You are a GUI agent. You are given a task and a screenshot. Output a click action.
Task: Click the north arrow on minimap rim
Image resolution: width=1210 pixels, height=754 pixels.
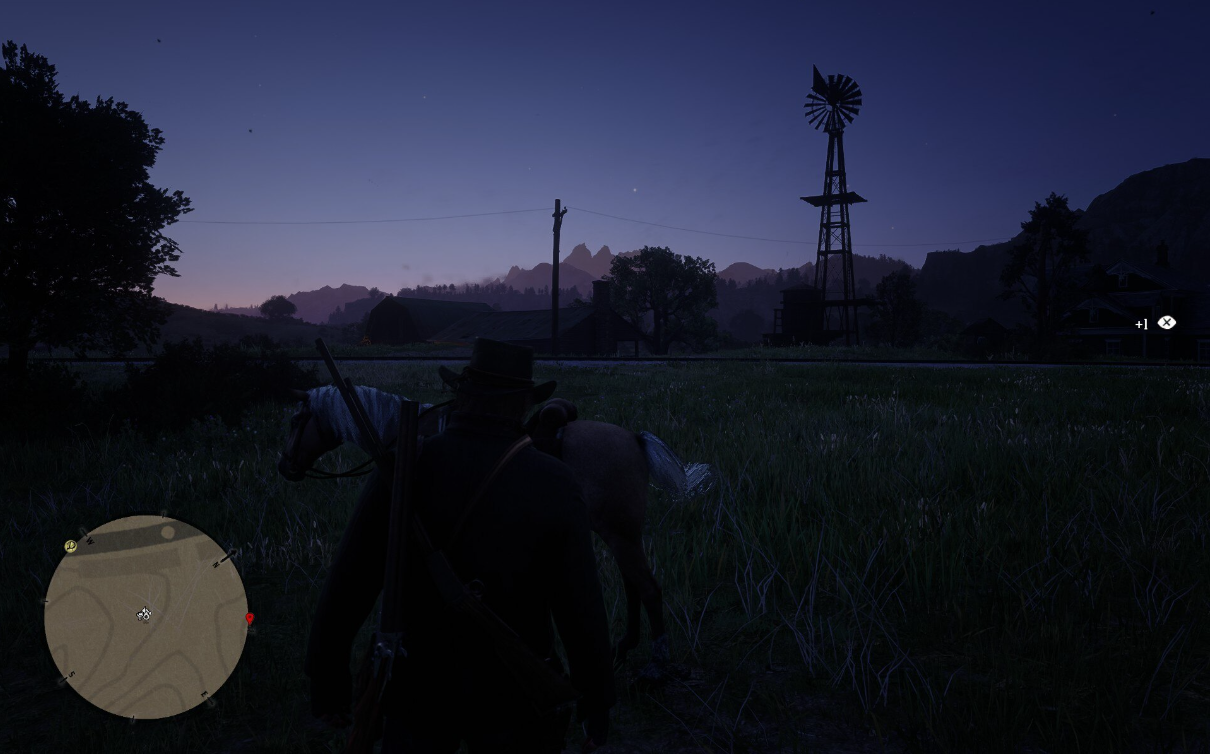(222, 561)
